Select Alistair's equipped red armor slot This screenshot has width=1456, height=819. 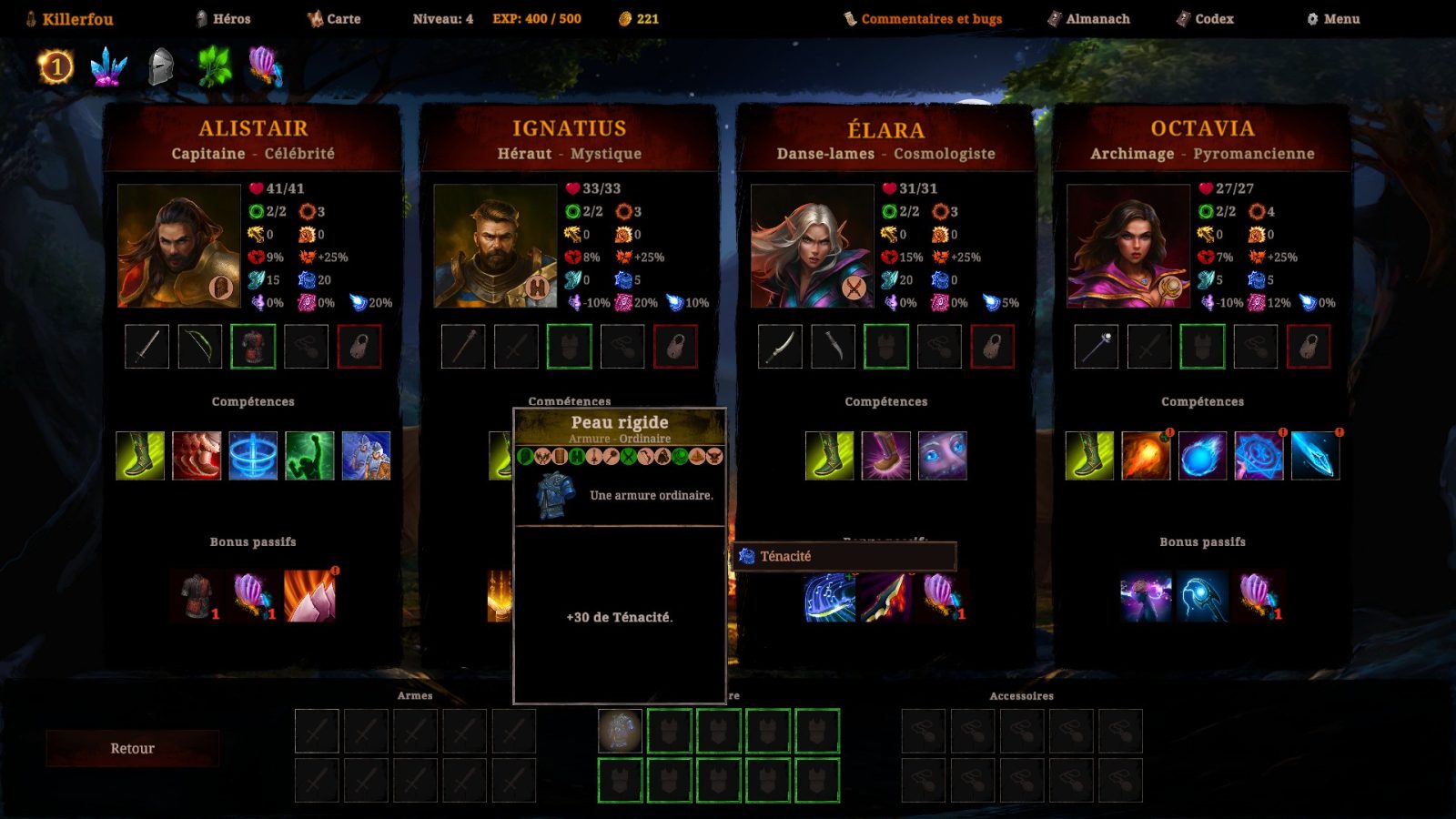click(x=253, y=347)
